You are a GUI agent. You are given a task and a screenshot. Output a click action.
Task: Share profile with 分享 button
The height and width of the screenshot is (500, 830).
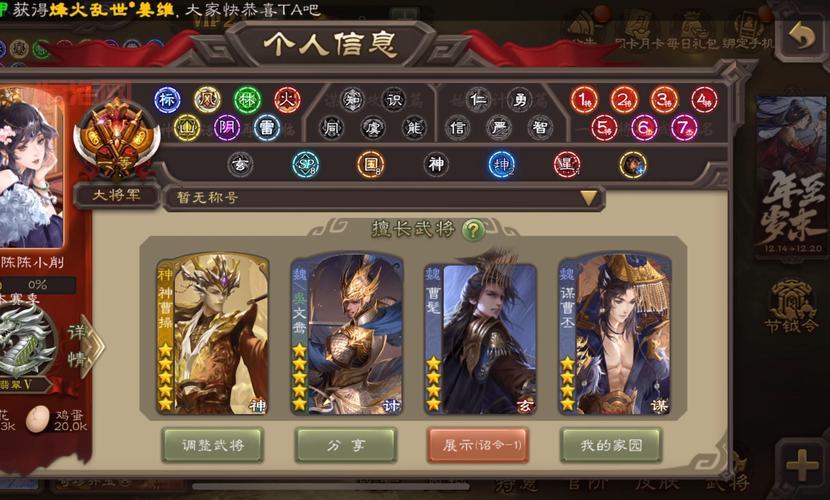click(x=345, y=444)
